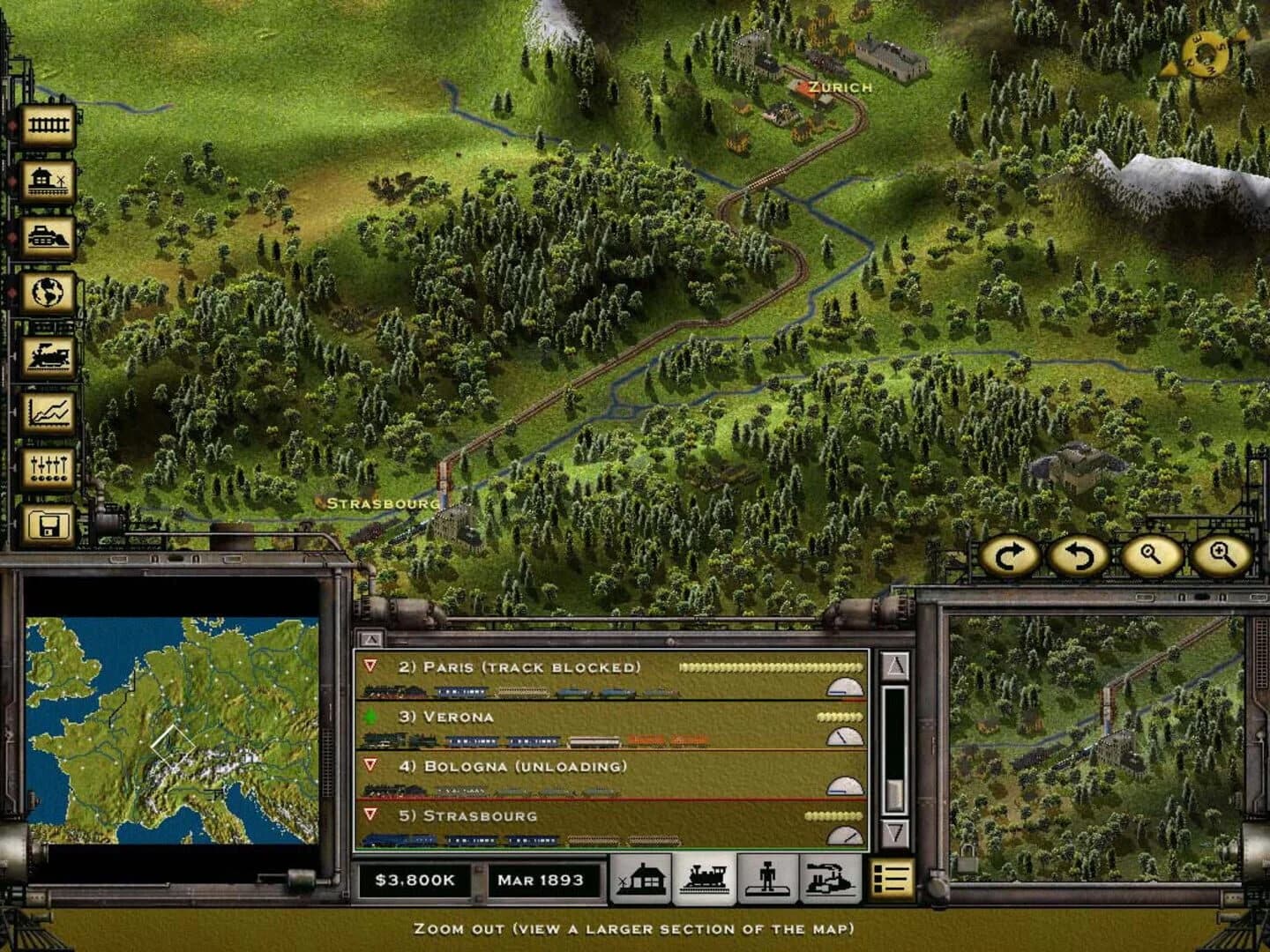Open the Build Station tool
This screenshot has width=1270, height=952.
coord(50,178)
